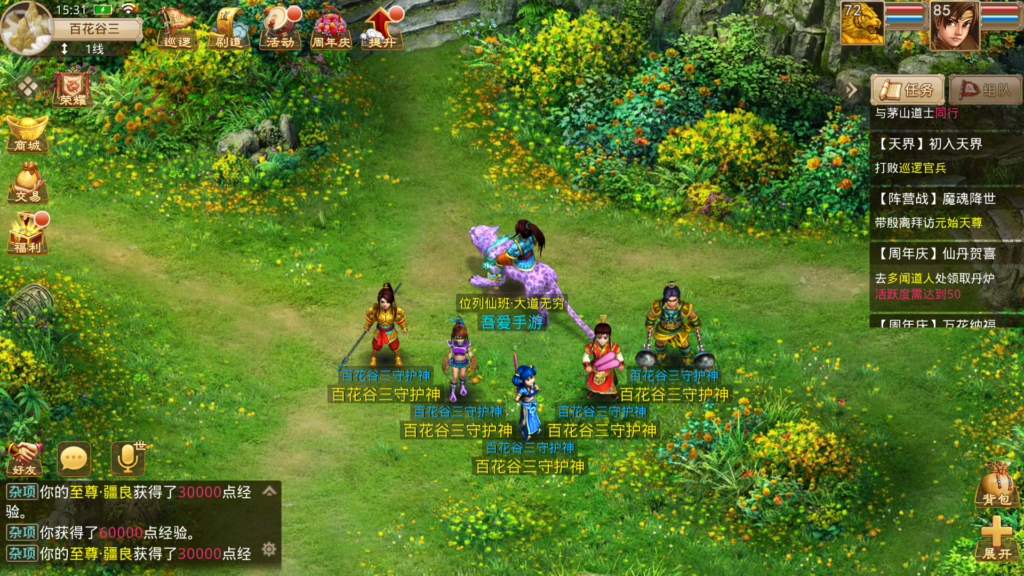Open the 交易 trading bag icon
The width and height of the screenshot is (1024, 576).
point(26,184)
